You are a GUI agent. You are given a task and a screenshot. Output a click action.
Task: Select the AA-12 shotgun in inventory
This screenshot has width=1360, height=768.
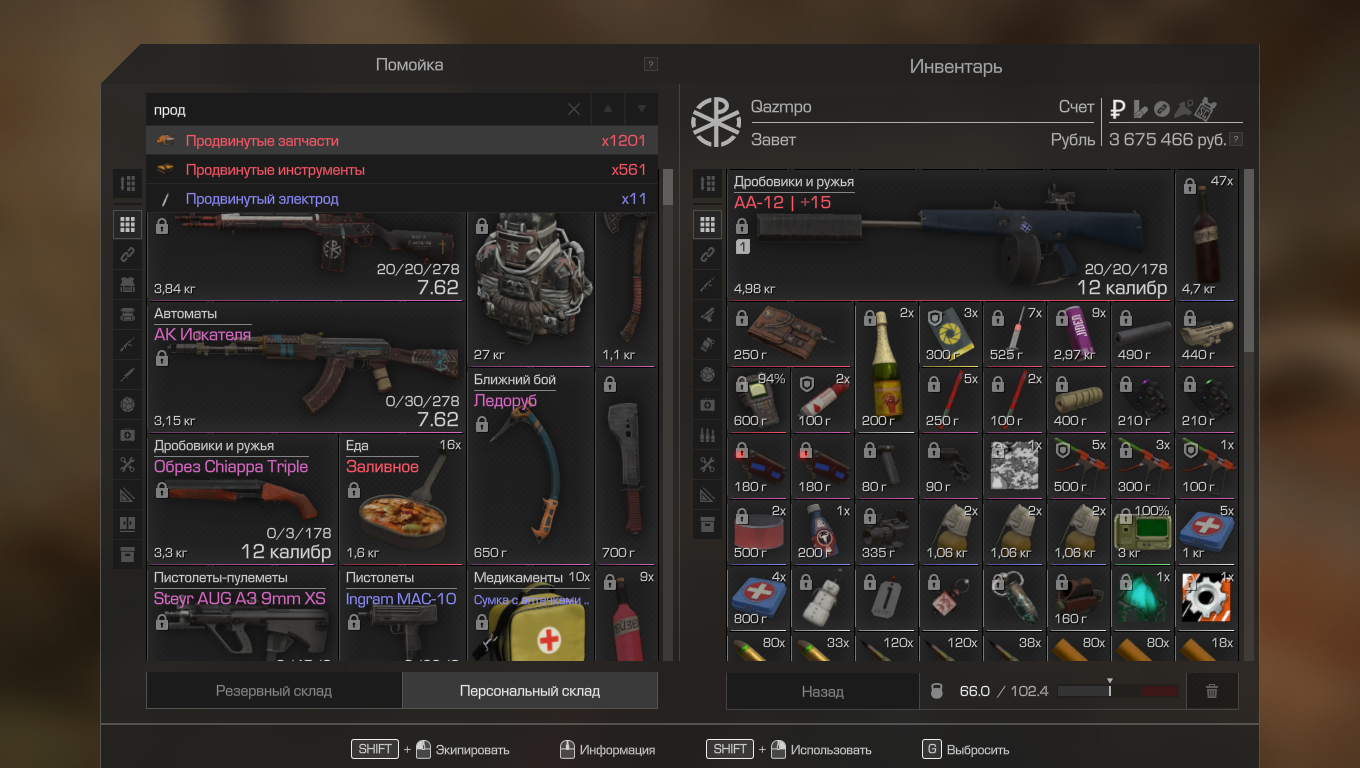point(950,235)
